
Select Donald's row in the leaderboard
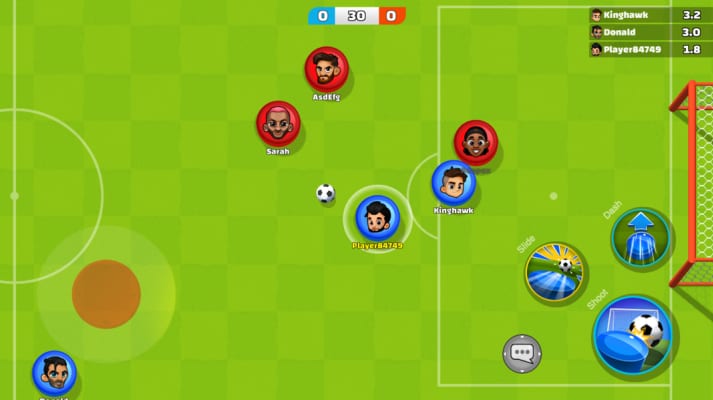click(649, 32)
